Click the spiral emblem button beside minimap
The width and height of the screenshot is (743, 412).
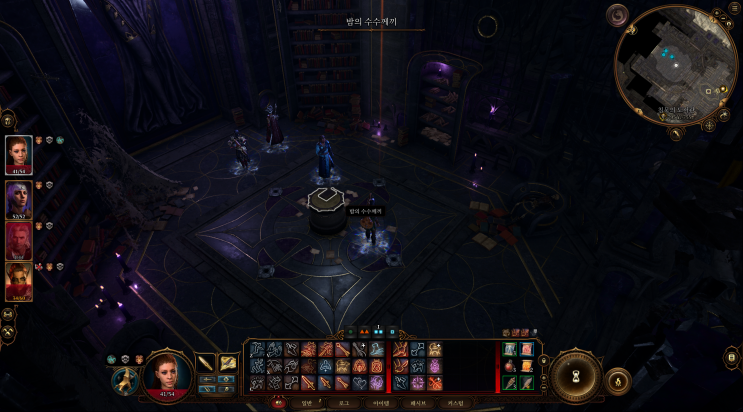pyautogui.click(x=618, y=15)
